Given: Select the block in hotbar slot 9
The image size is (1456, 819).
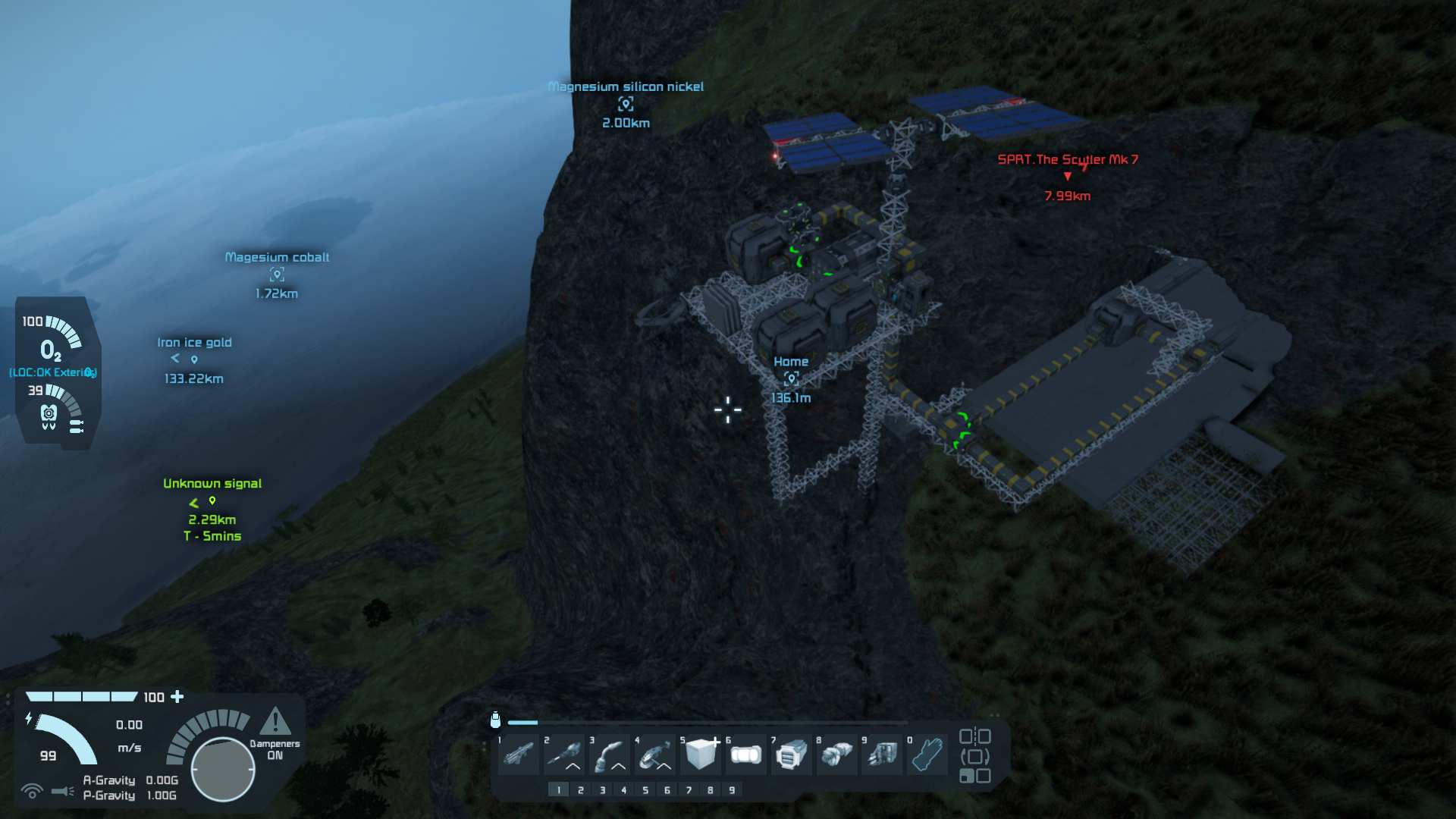Looking at the screenshot, I should tap(883, 755).
